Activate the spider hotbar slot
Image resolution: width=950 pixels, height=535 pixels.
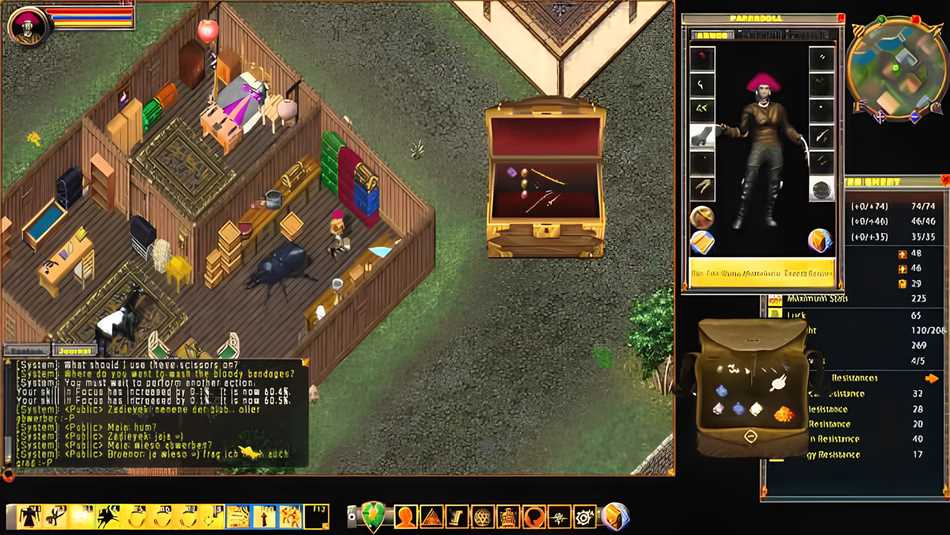pyautogui.click(x=108, y=517)
